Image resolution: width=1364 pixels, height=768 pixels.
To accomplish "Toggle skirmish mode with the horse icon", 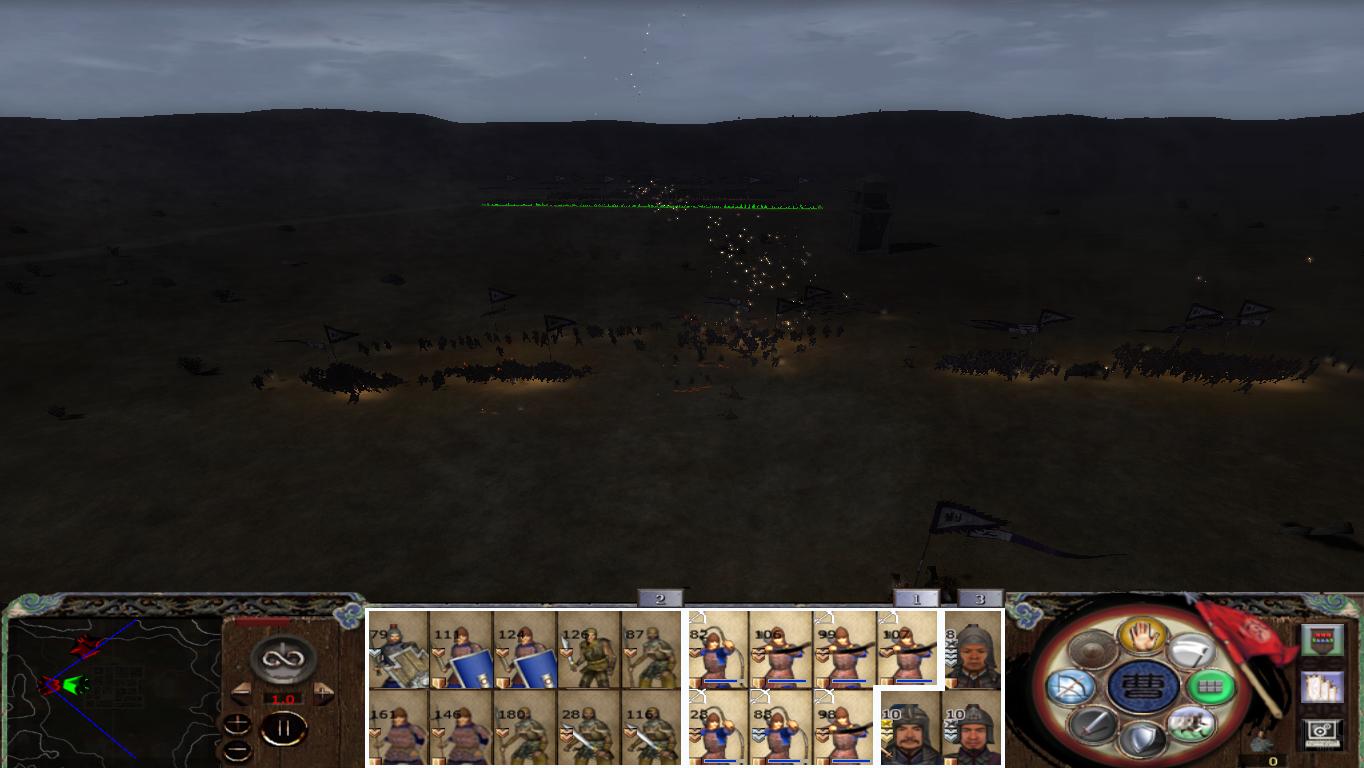I will (x=1194, y=722).
